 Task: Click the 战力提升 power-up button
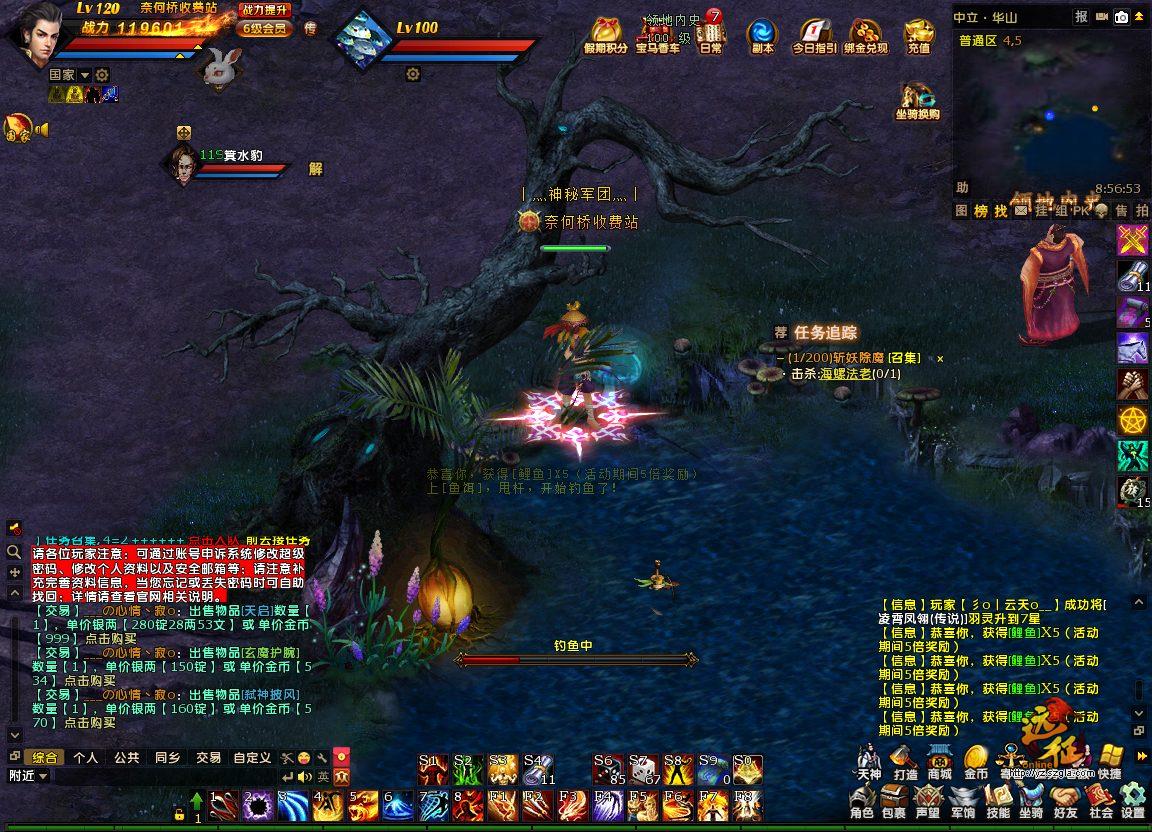(x=264, y=10)
